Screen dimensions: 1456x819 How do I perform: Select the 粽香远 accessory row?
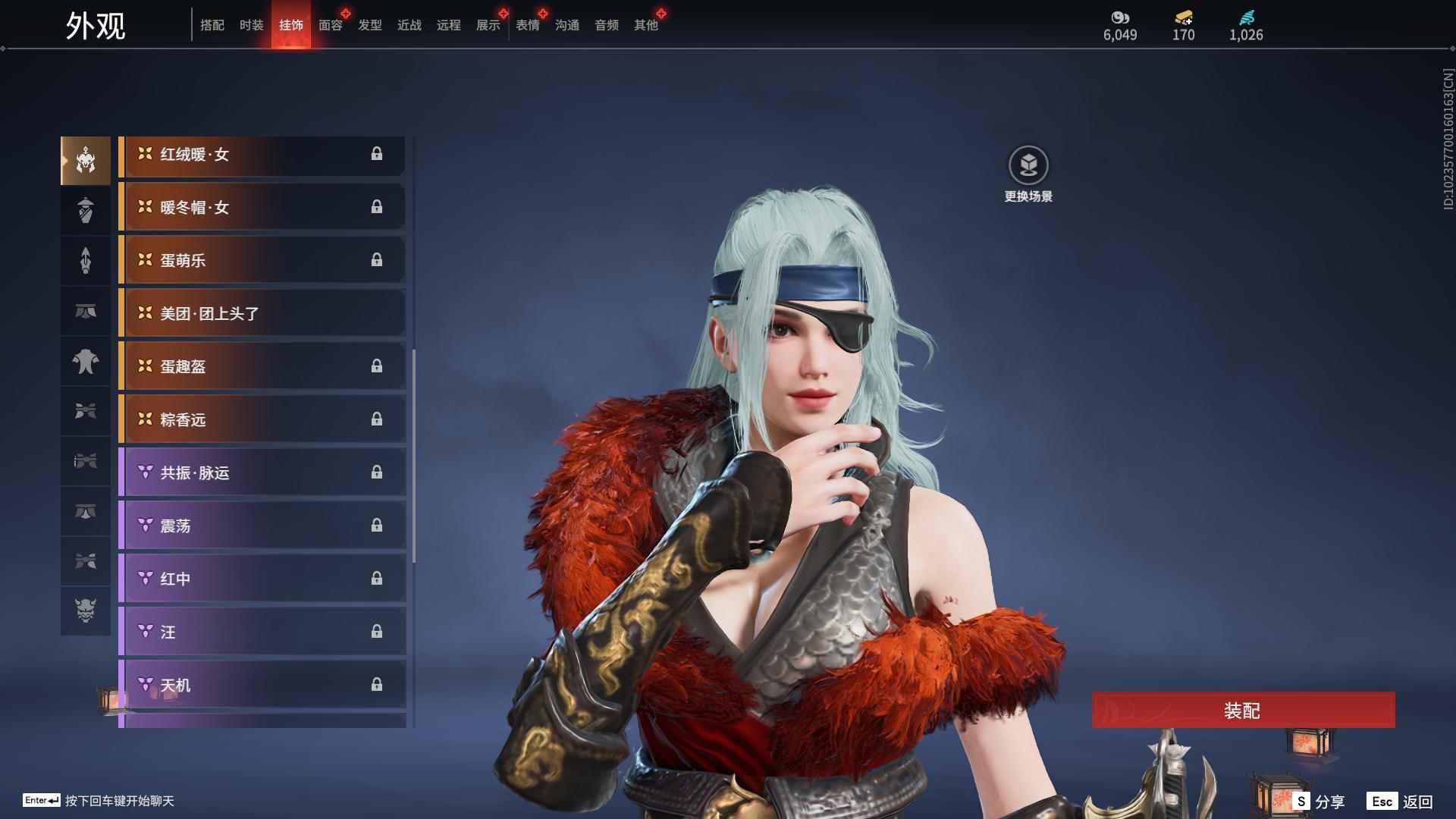point(262,419)
